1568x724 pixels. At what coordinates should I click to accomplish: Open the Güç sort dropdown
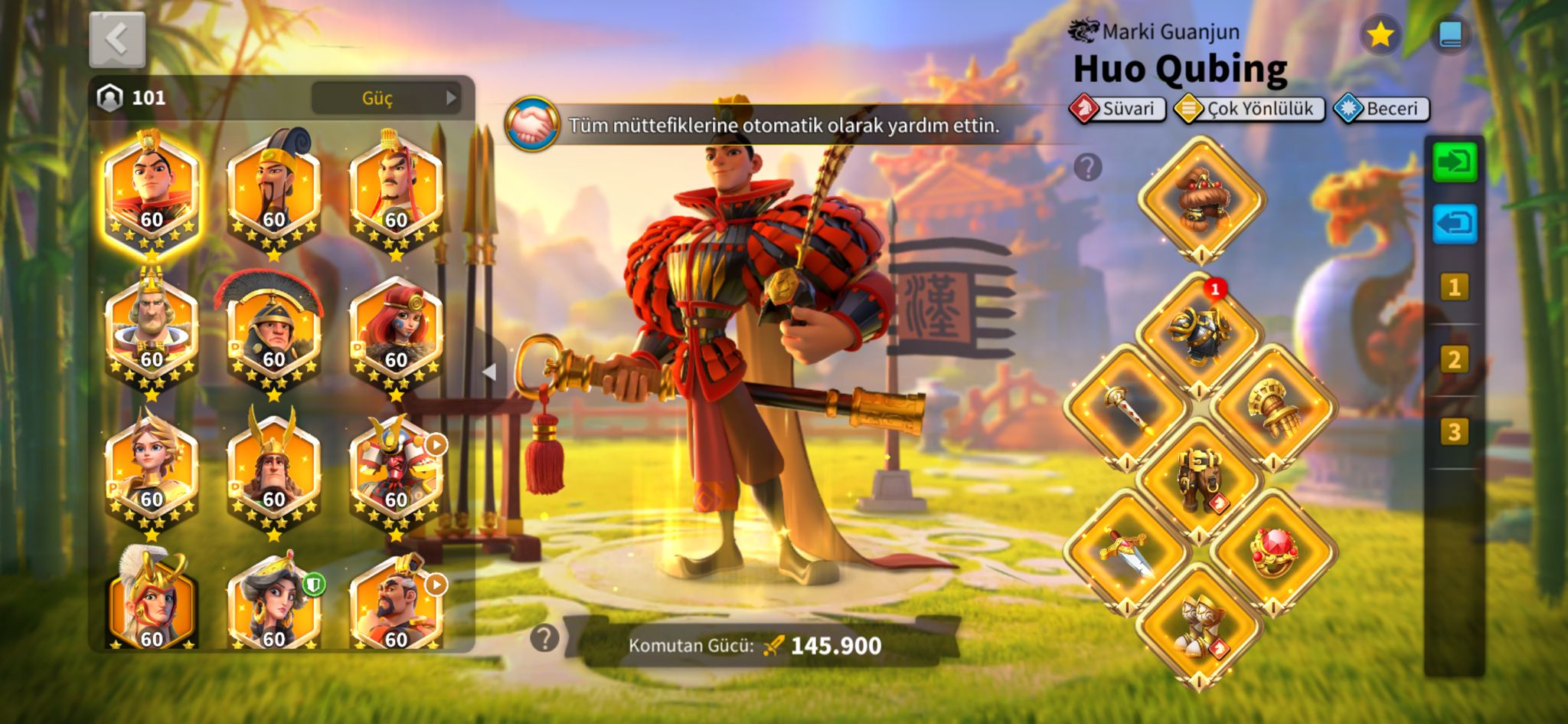[x=386, y=98]
